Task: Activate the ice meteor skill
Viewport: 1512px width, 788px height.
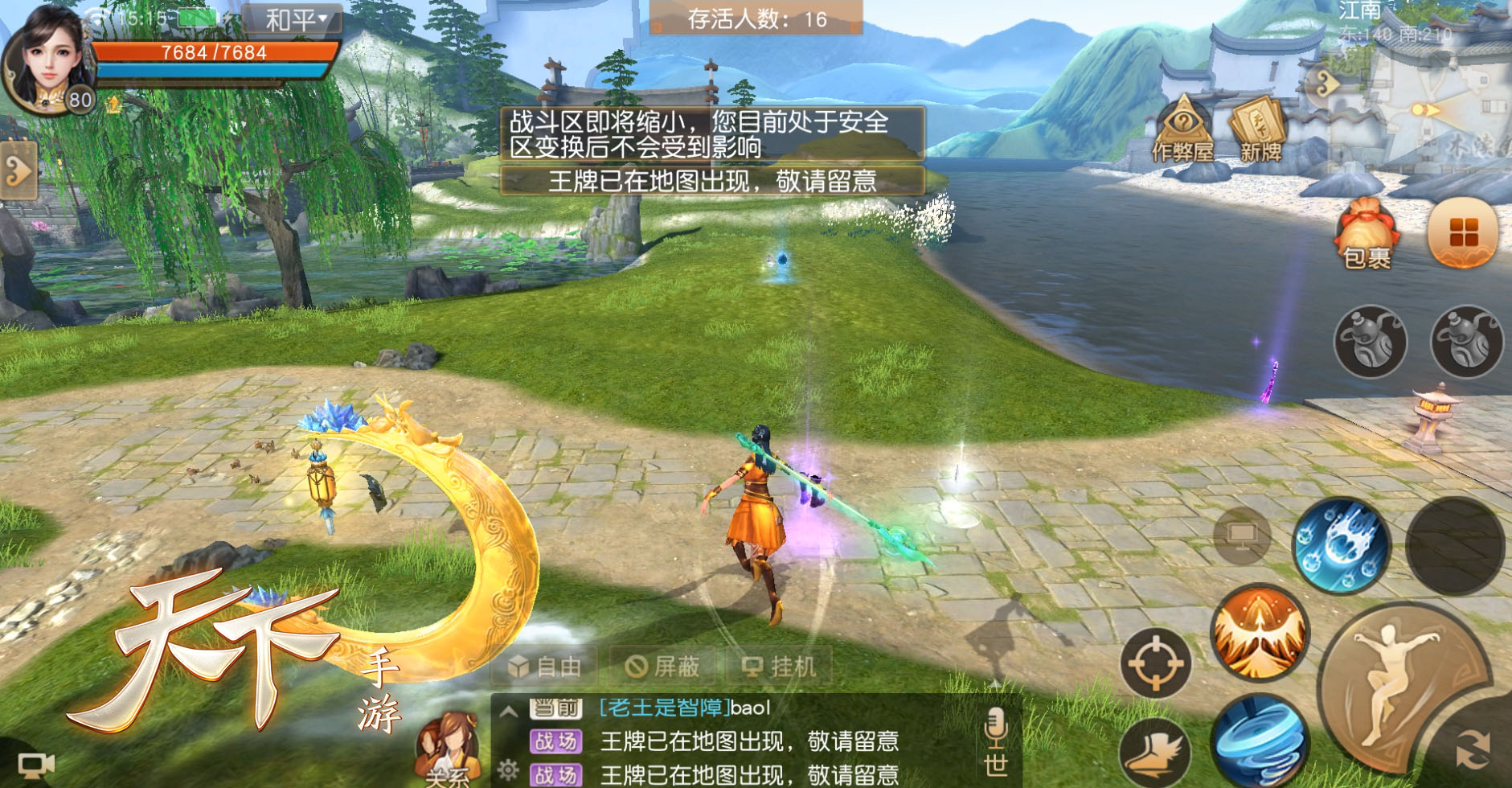Action: click(x=1340, y=546)
